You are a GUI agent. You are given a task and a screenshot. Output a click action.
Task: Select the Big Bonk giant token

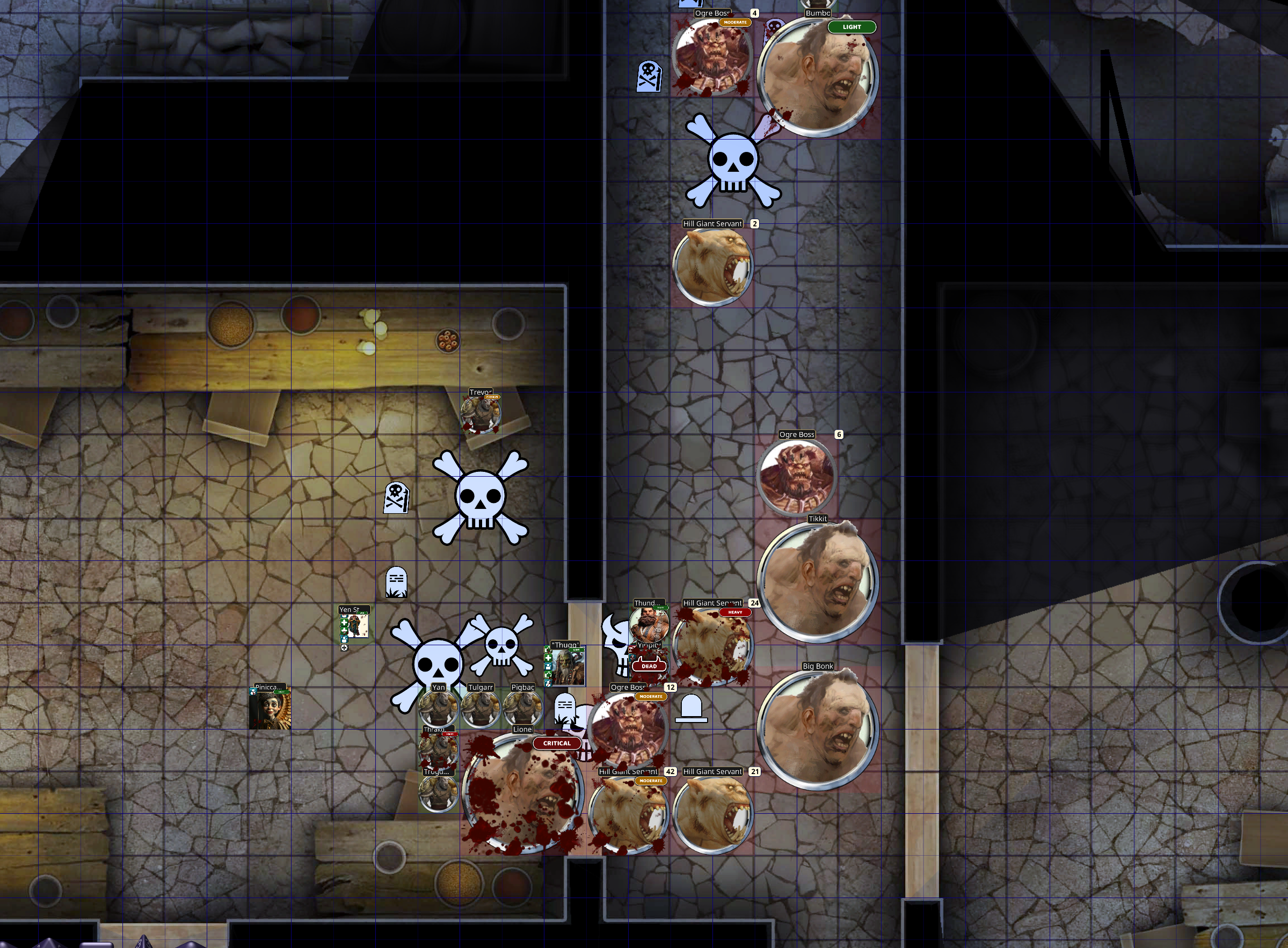coord(817,729)
